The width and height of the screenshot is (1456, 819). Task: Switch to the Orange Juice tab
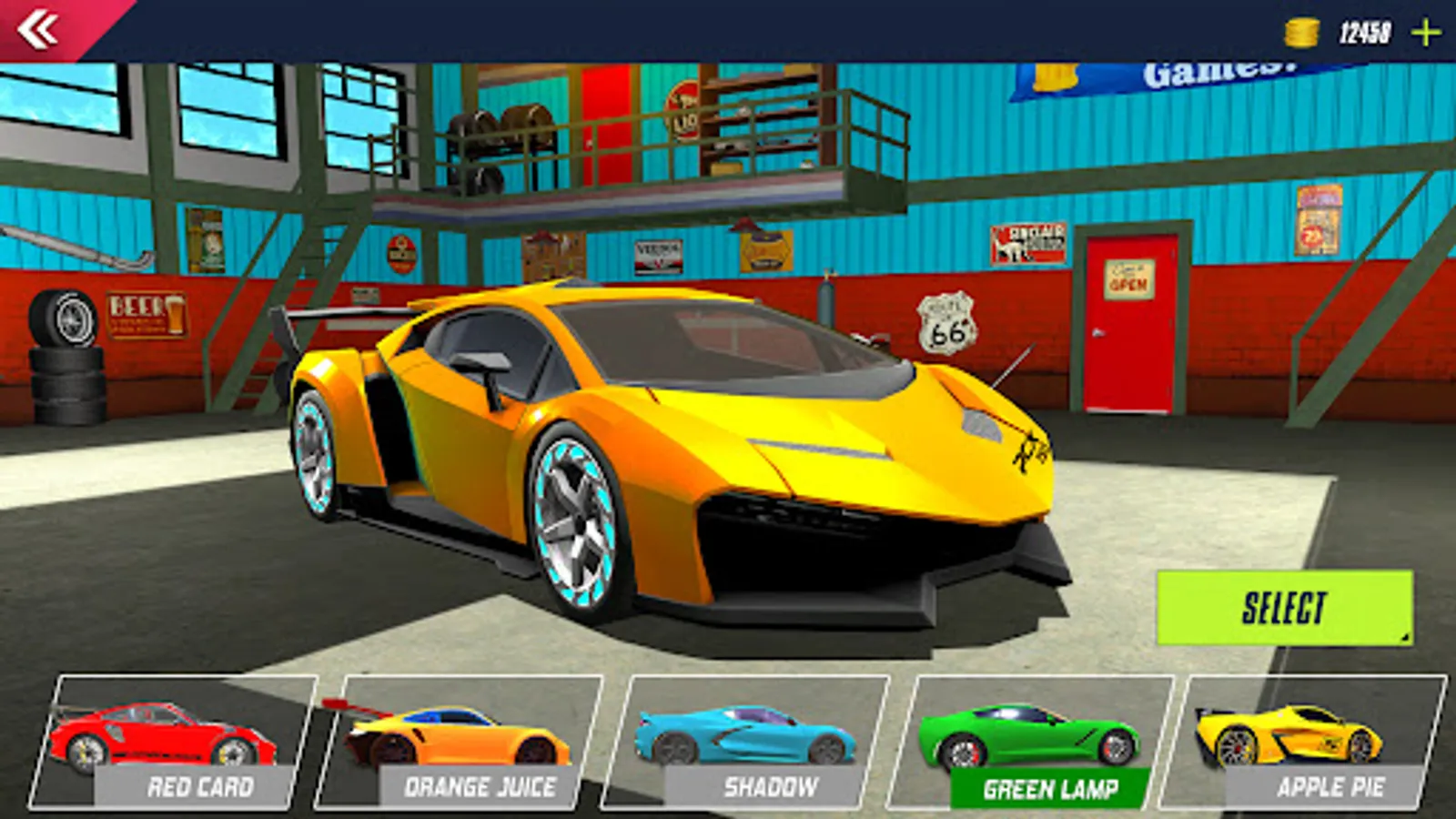(482, 788)
